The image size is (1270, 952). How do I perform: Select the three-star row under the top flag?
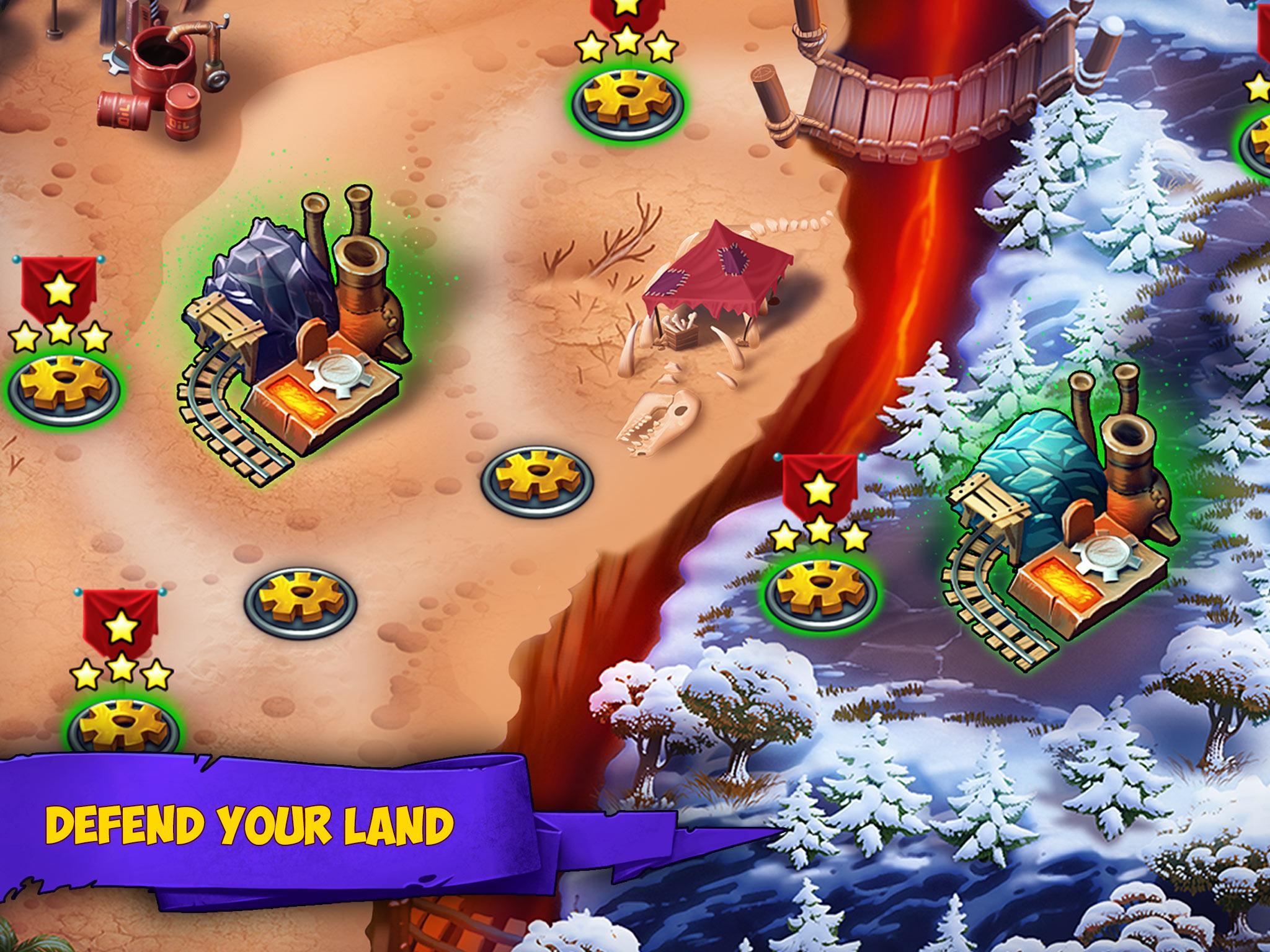pyautogui.click(x=626, y=45)
